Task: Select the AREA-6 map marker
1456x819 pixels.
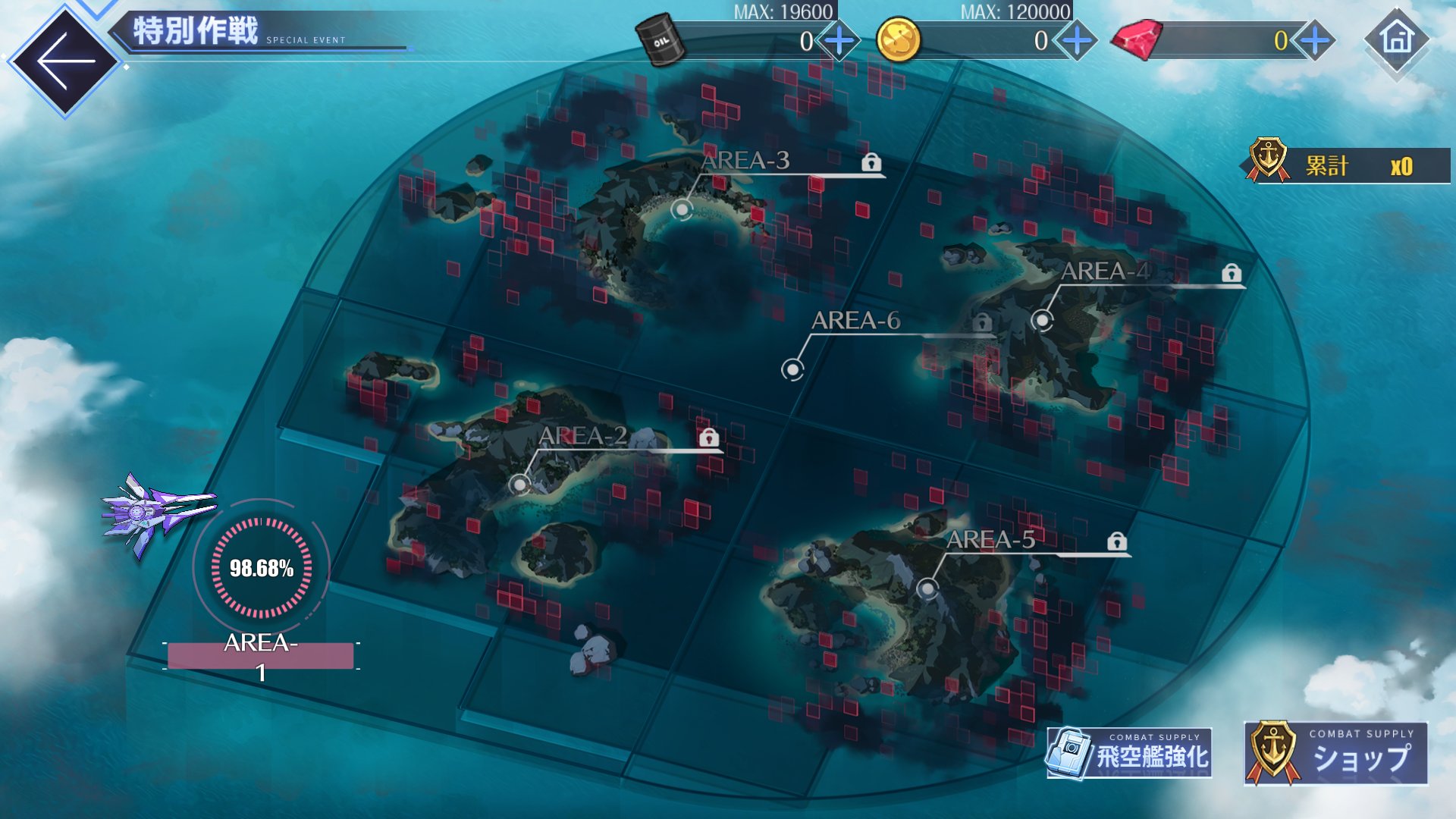Action: point(792,369)
